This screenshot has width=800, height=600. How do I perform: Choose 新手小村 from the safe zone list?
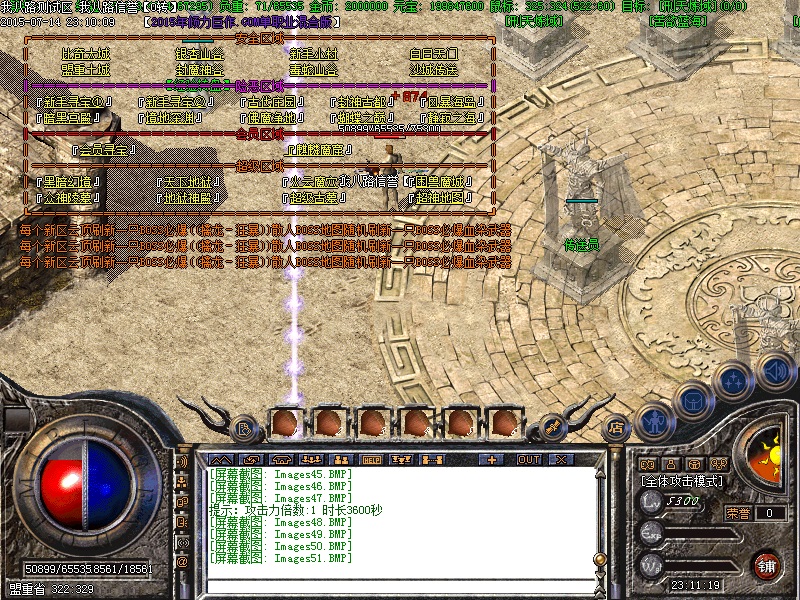316,54
